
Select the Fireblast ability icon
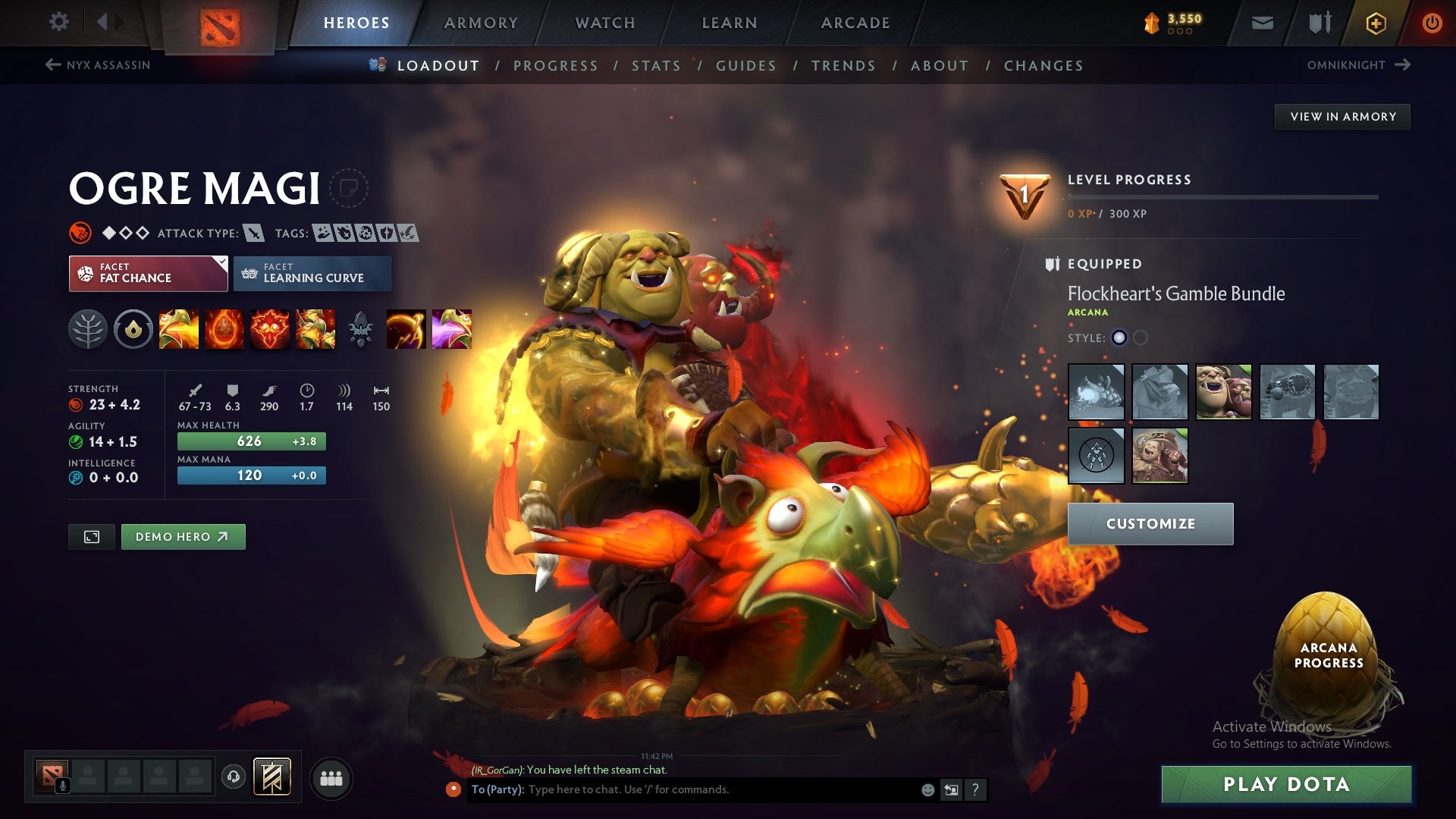click(181, 328)
